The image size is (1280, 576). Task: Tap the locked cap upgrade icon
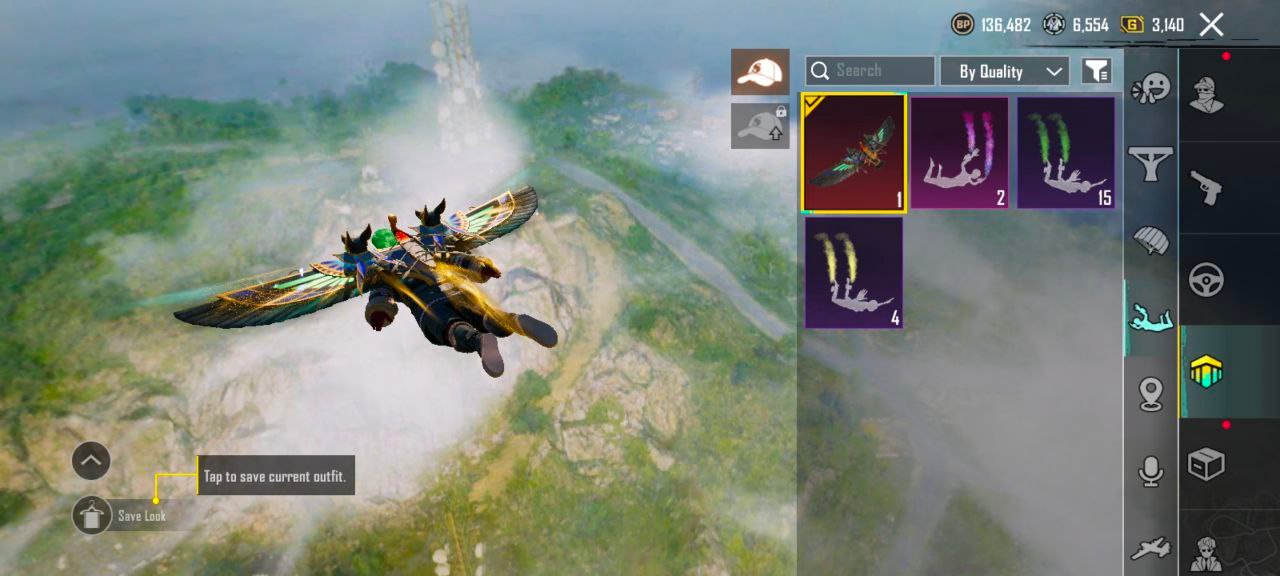pyautogui.click(x=760, y=126)
